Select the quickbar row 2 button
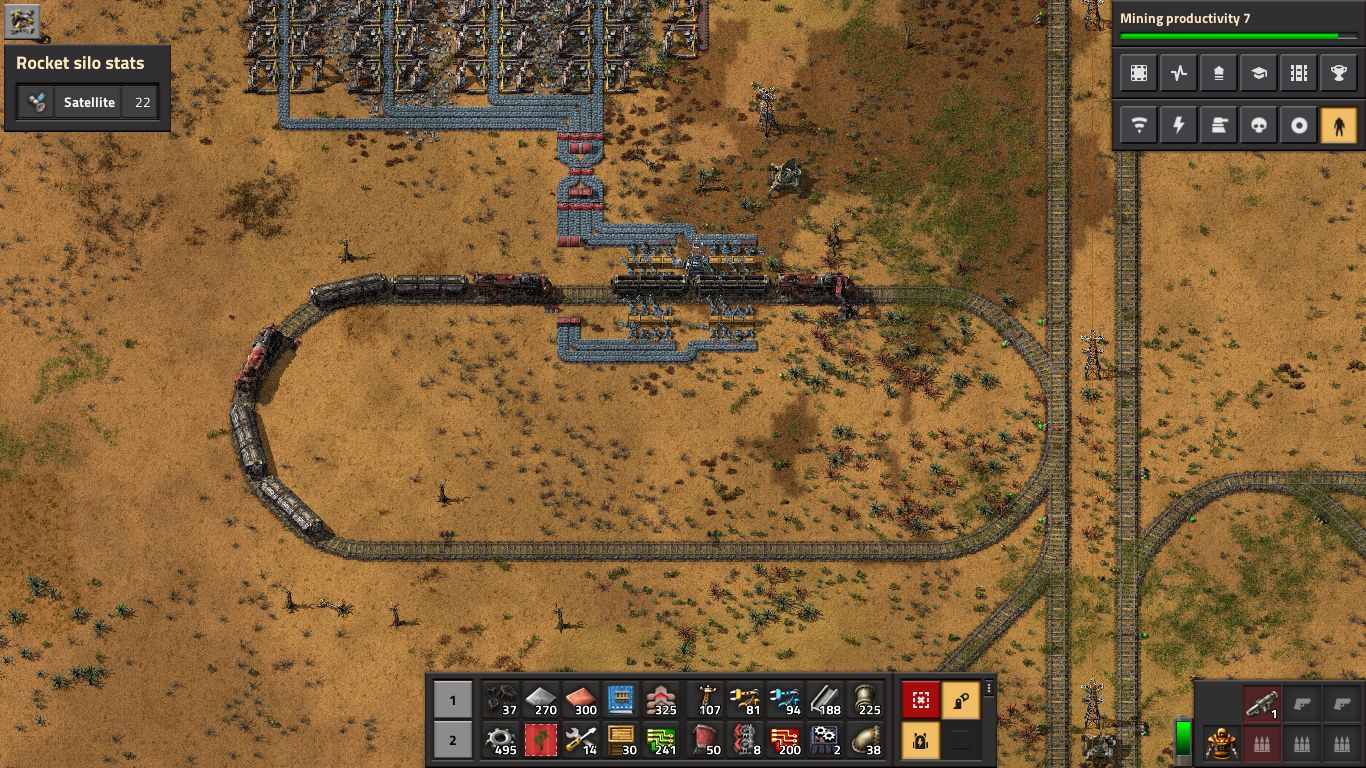The height and width of the screenshot is (768, 1366). tap(452, 741)
